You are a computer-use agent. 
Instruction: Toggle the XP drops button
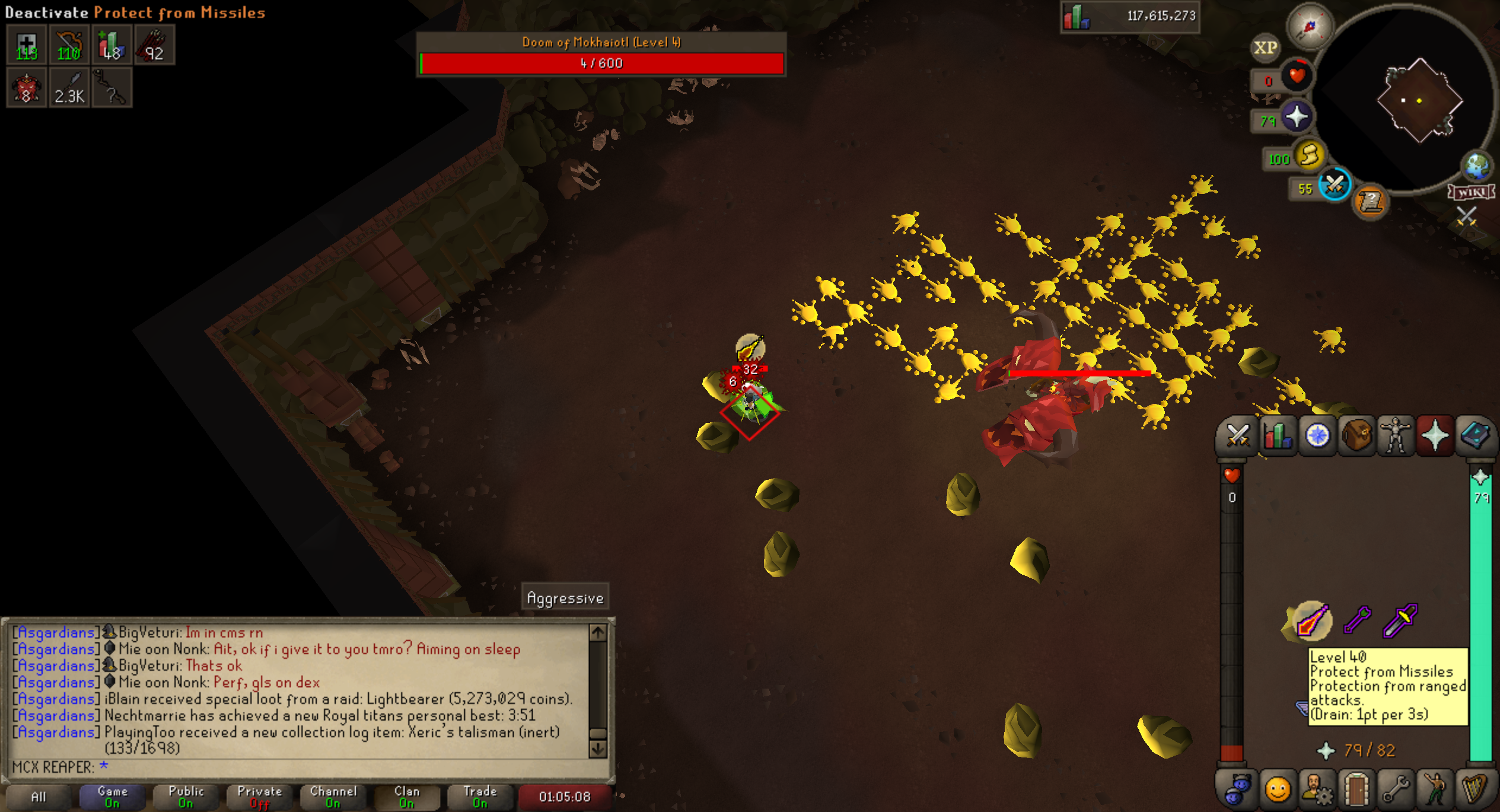(1265, 48)
